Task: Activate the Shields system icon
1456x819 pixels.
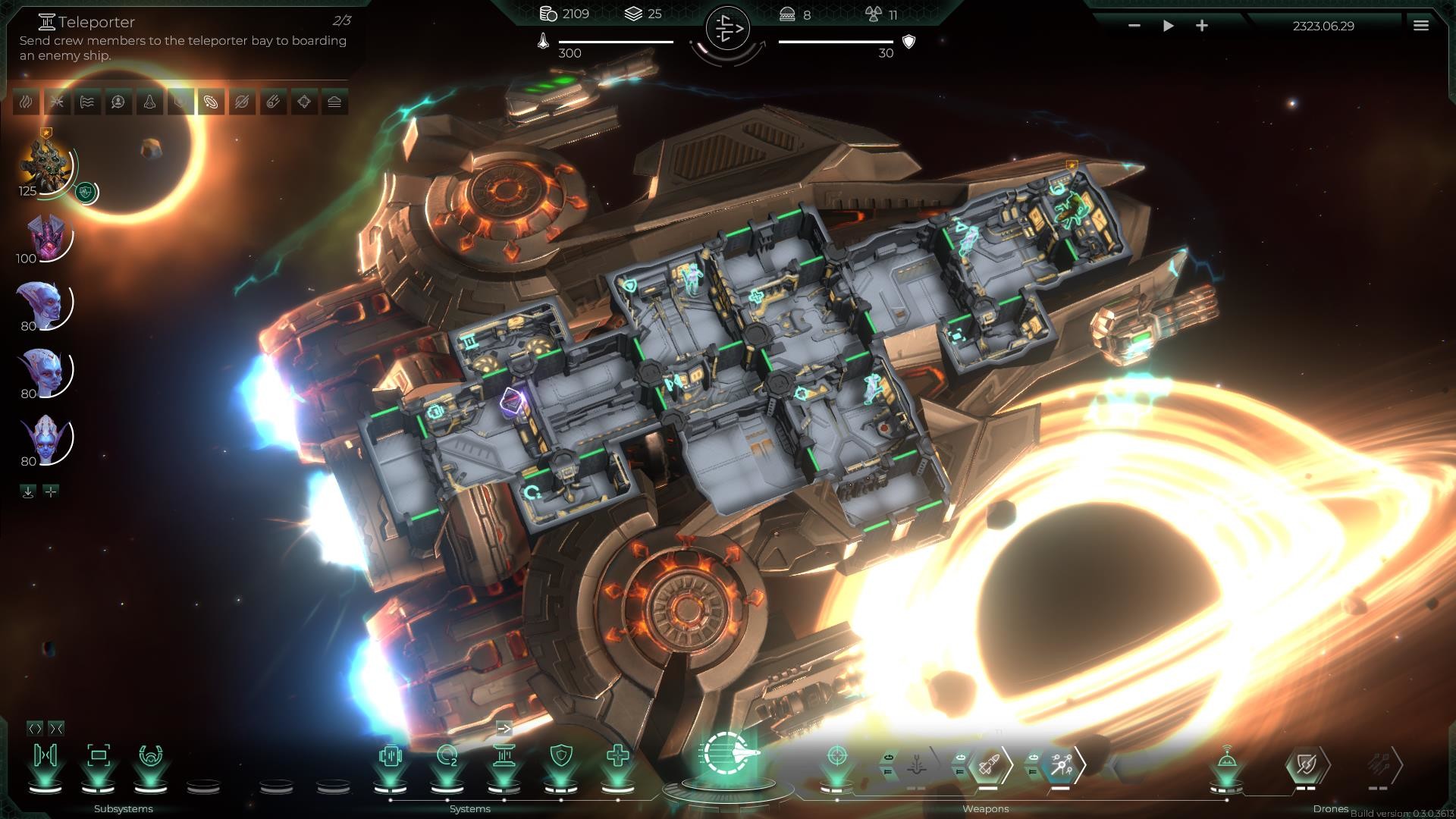Action: pyautogui.click(x=560, y=755)
